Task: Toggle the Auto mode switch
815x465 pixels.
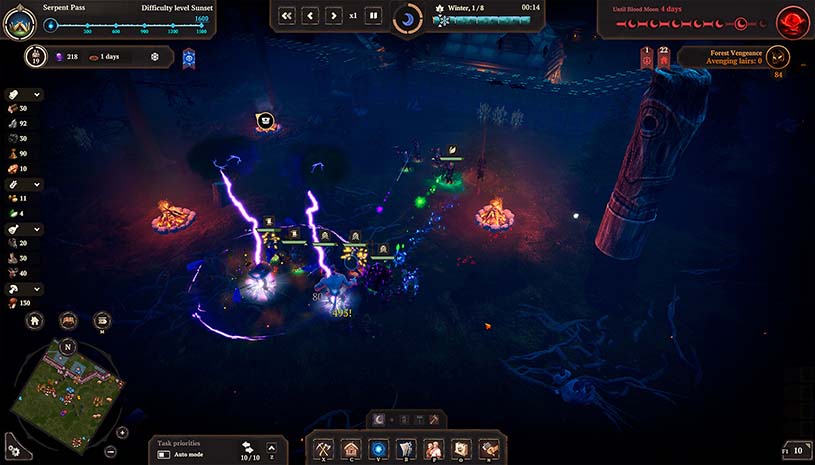Action: tap(164, 455)
